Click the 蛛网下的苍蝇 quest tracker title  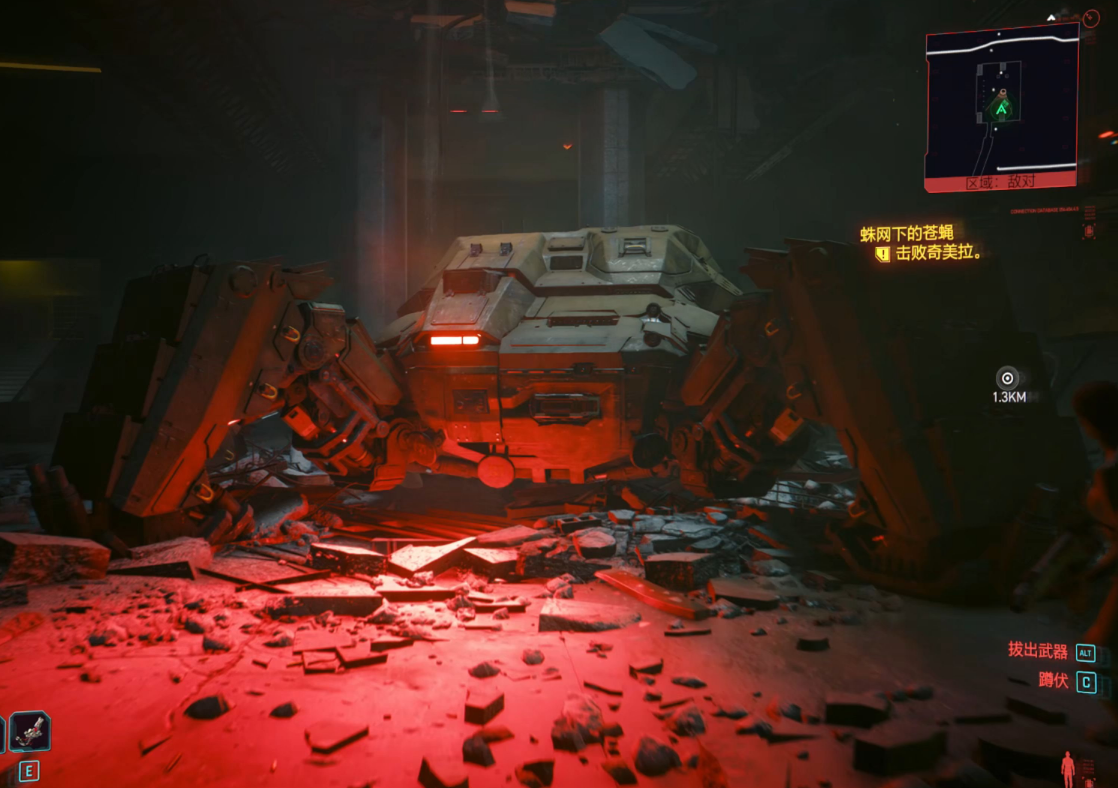907,234
